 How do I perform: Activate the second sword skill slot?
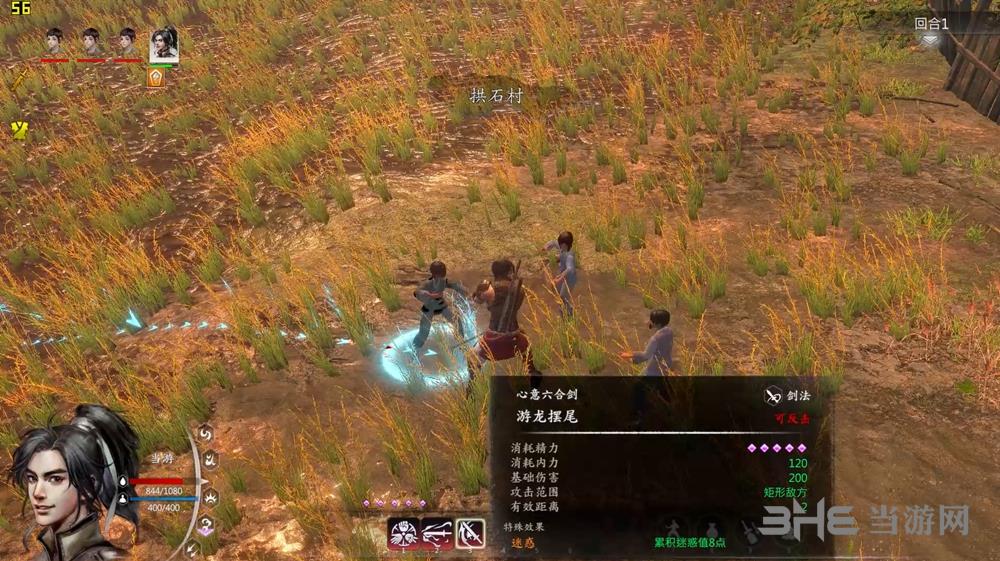click(x=437, y=533)
